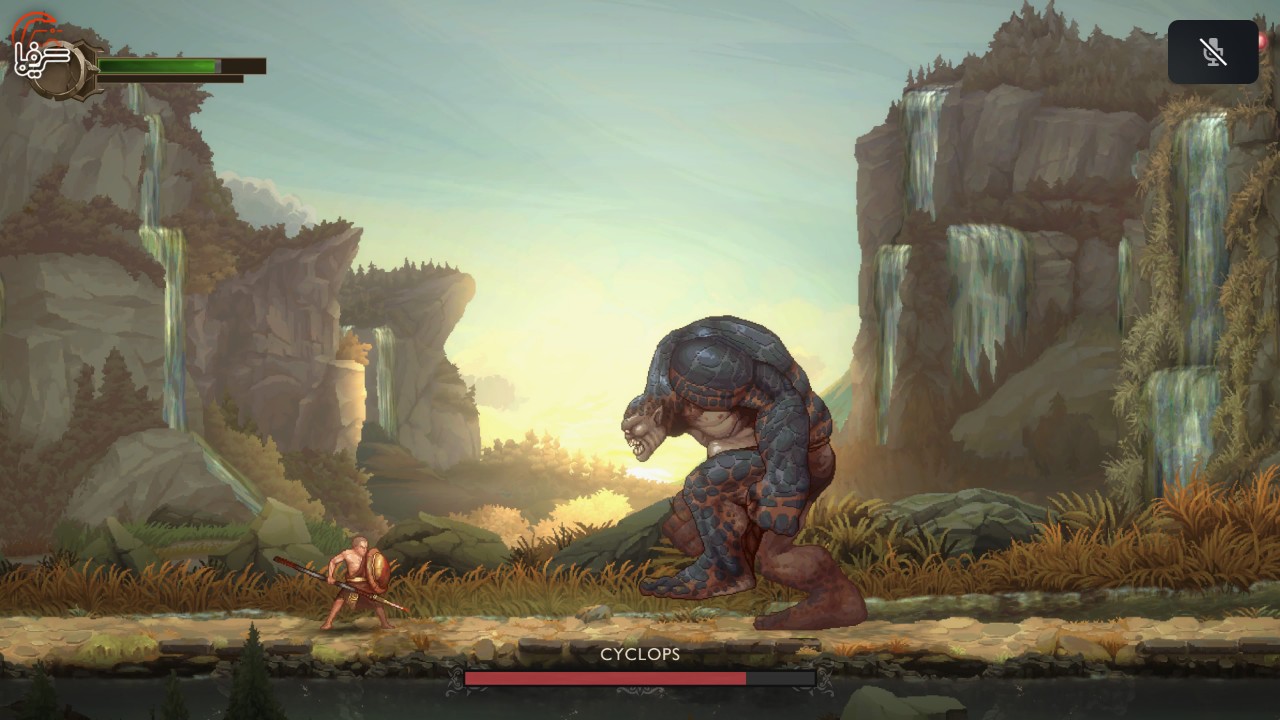Screen dimensions: 1280x720
Task: Click the dark overlay panel holding the mic icon
Action: [x=1213, y=51]
